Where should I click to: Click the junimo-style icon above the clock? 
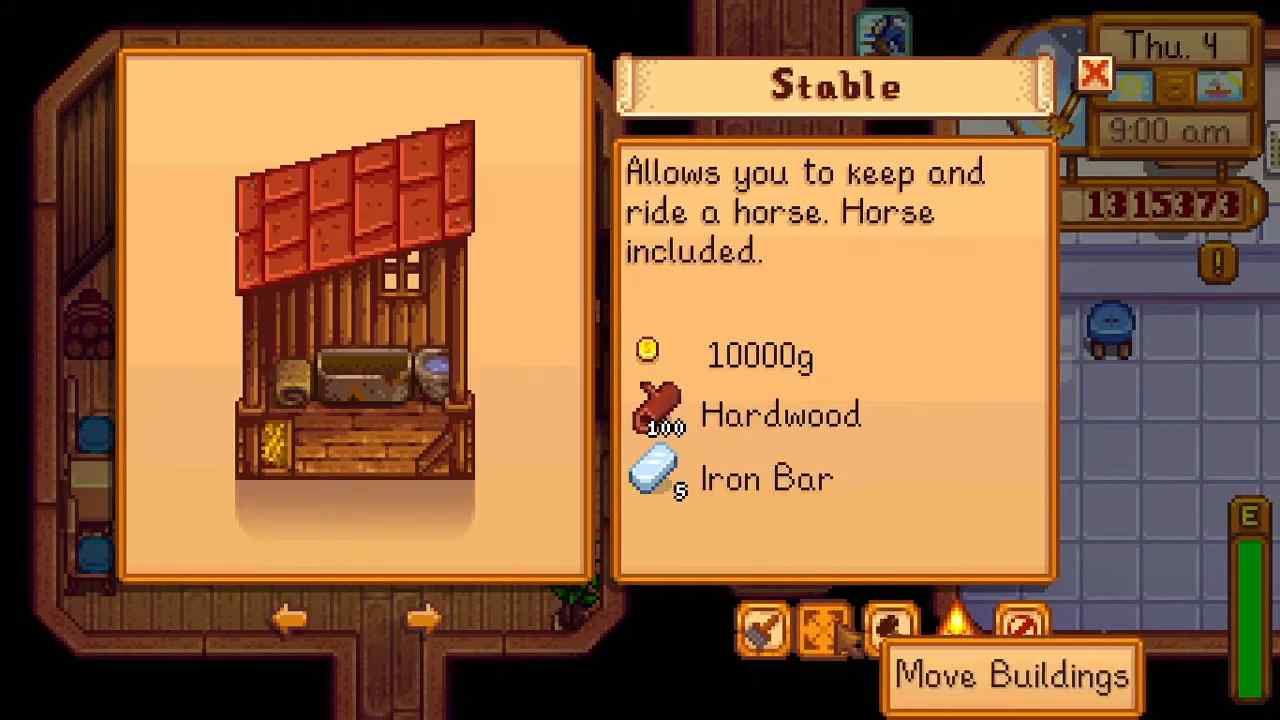tap(883, 28)
